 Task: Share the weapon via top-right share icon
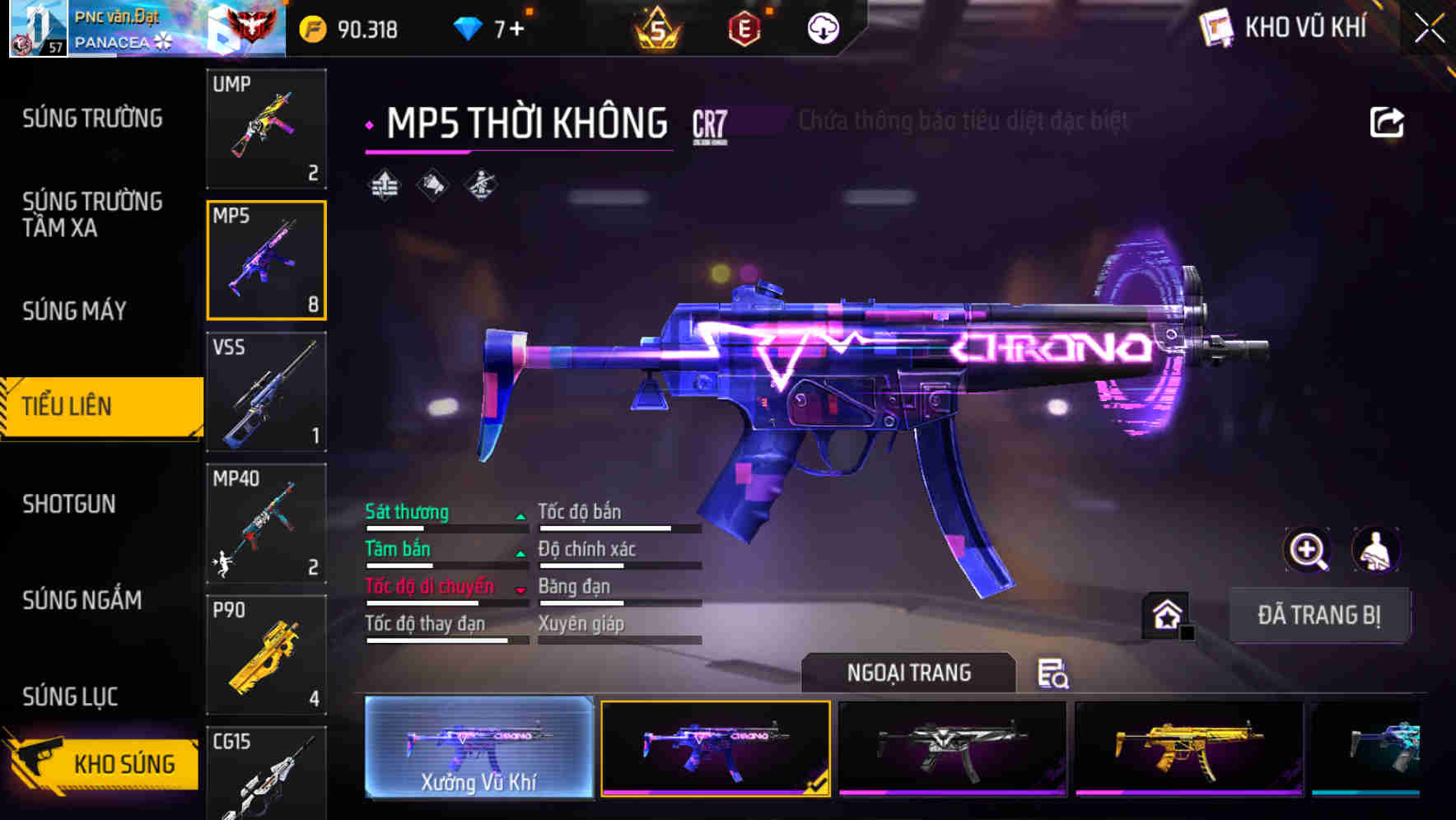click(x=1386, y=120)
